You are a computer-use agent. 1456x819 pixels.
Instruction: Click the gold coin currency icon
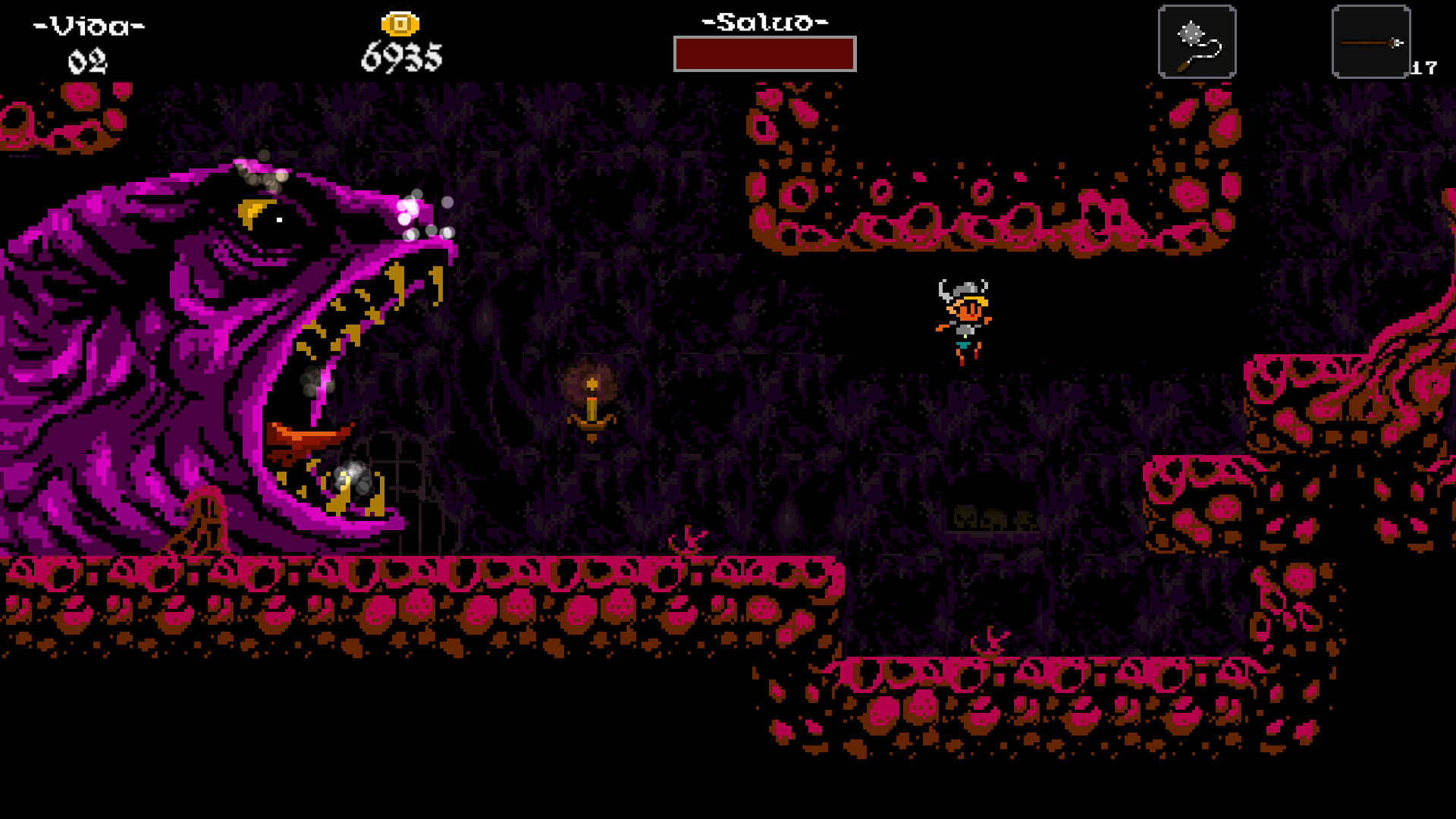pos(400,23)
